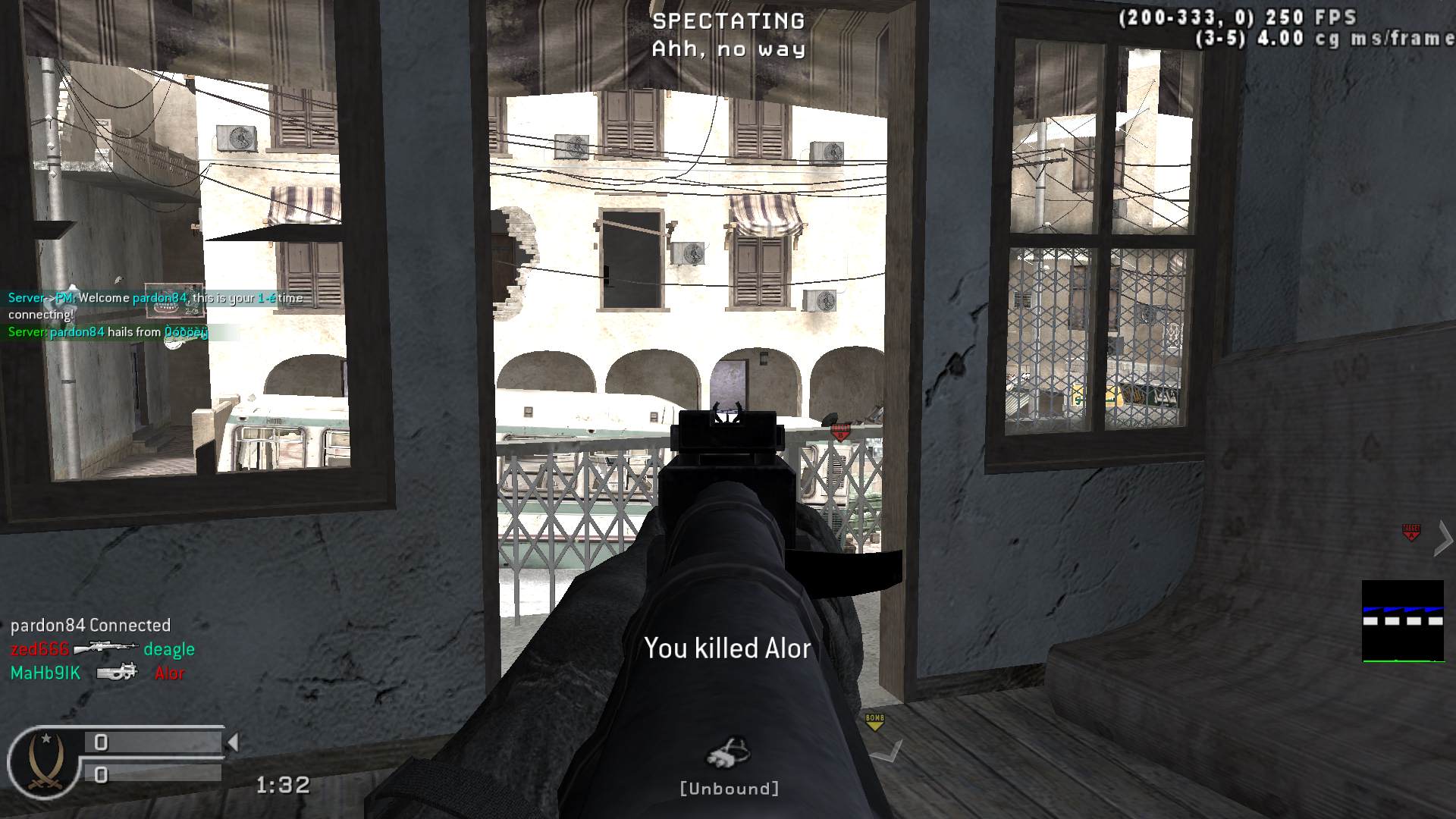The image size is (1456, 819).
Task: Click the You killed Alor message
Action: [728, 648]
